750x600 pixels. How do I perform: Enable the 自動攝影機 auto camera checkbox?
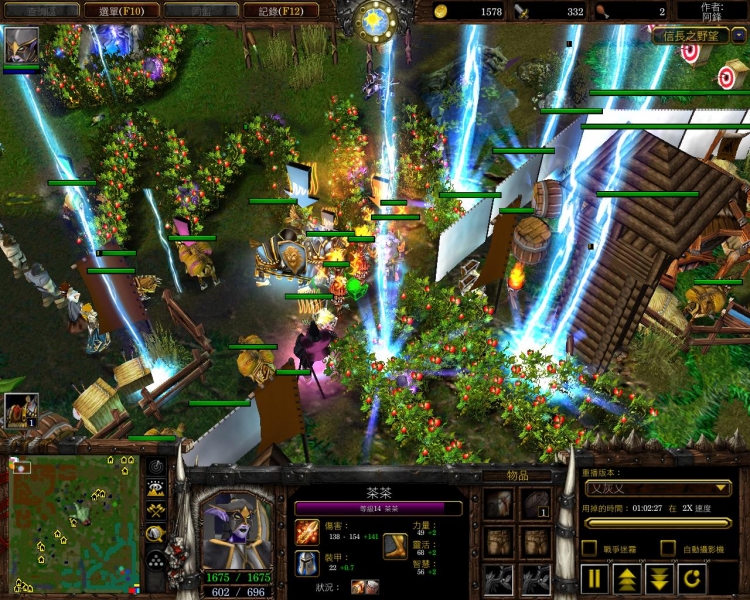[x=668, y=548]
